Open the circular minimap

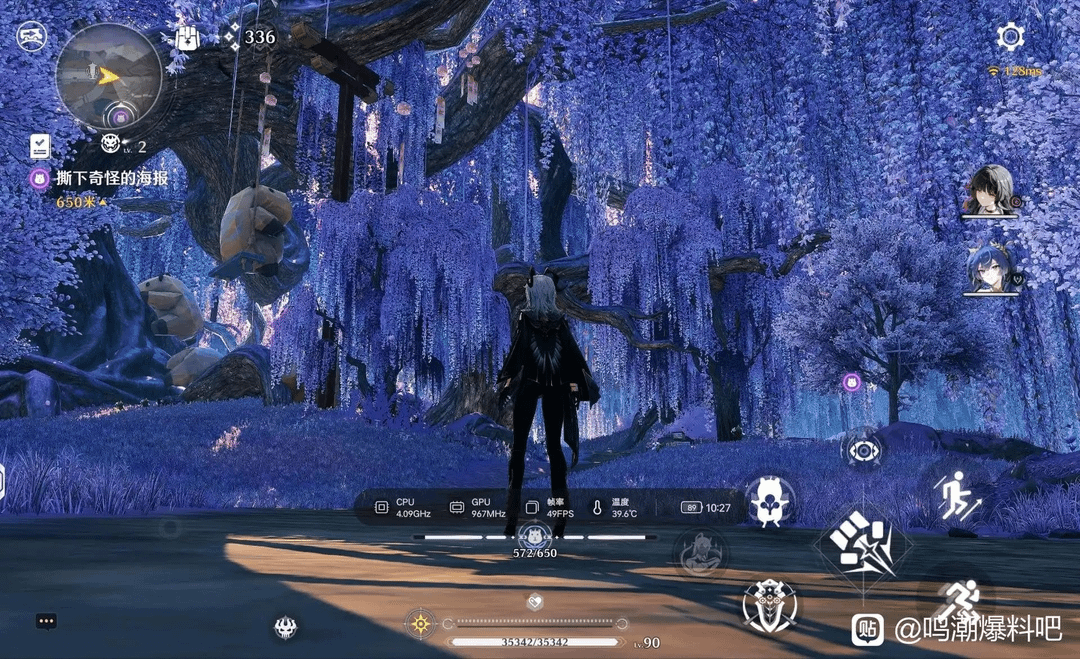click(x=109, y=72)
